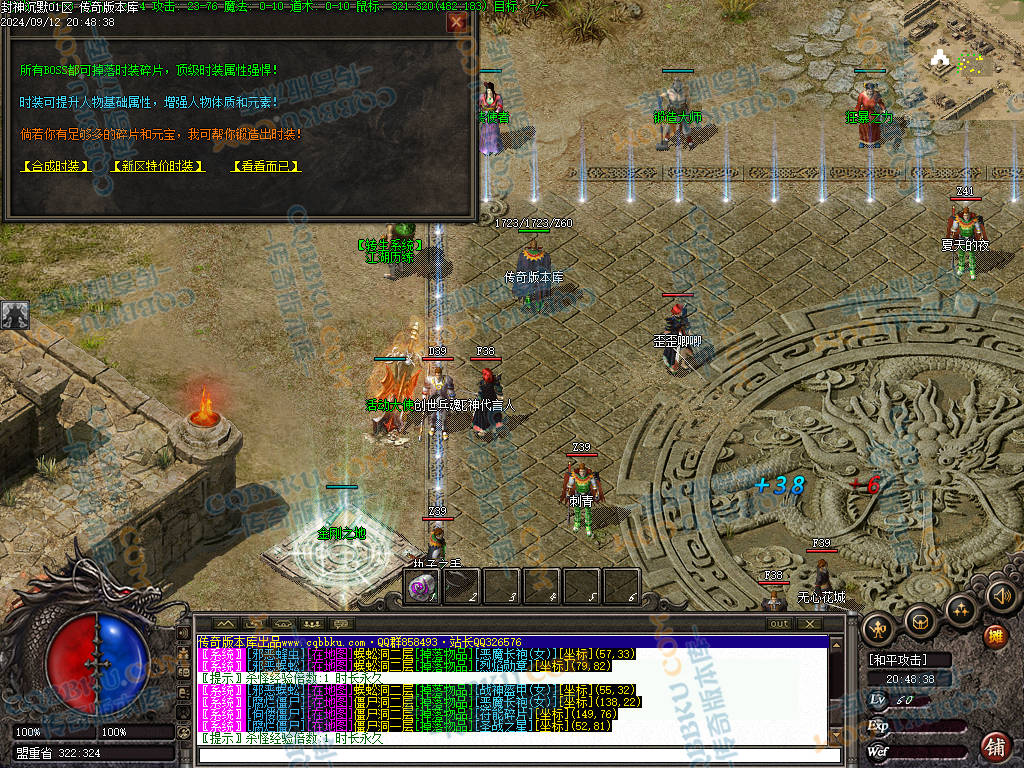Click the chat input field
1024x768 pixels.
point(520,755)
